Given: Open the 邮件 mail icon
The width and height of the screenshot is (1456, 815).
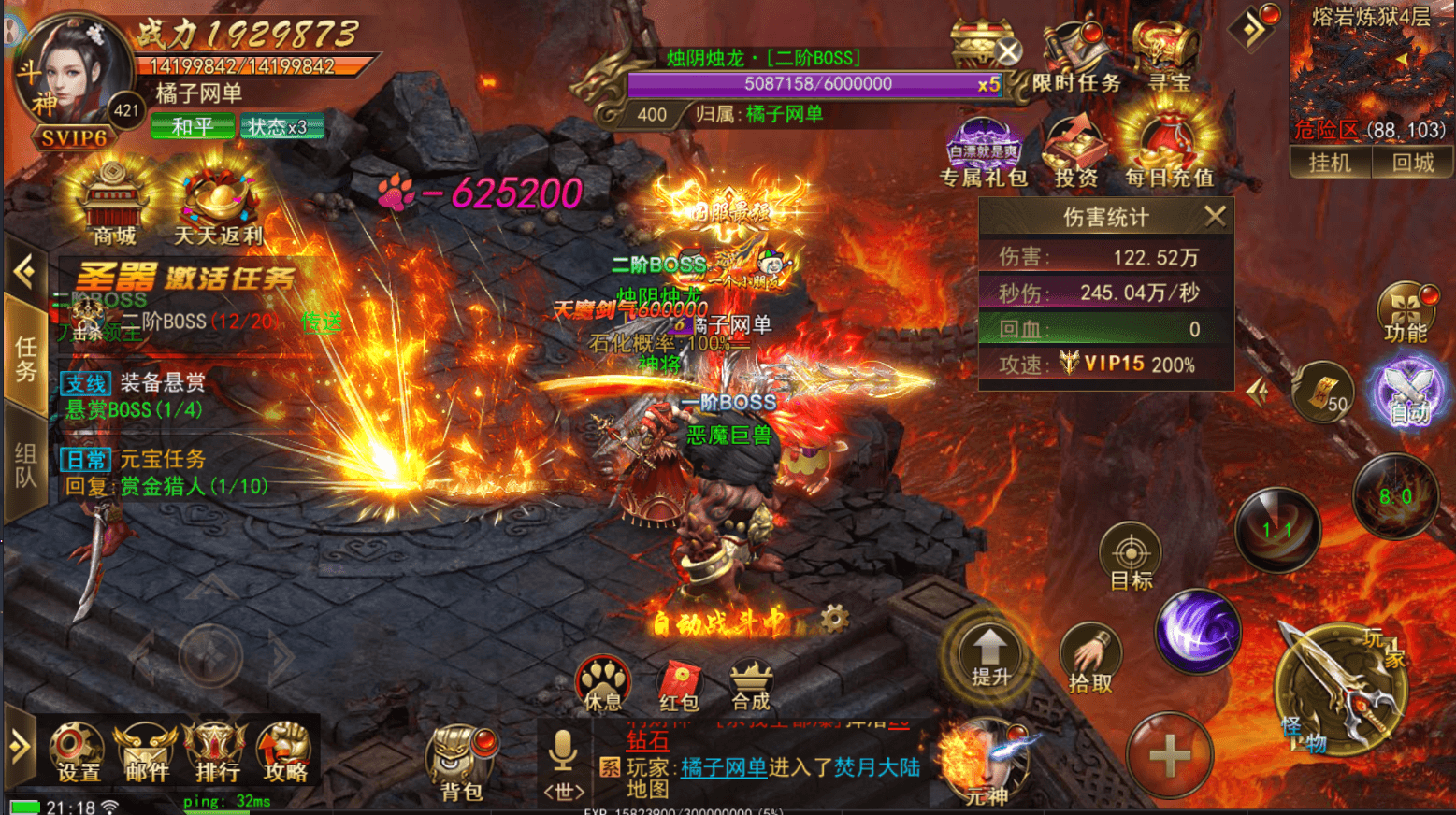Looking at the screenshot, I should [x=146, y=752].
